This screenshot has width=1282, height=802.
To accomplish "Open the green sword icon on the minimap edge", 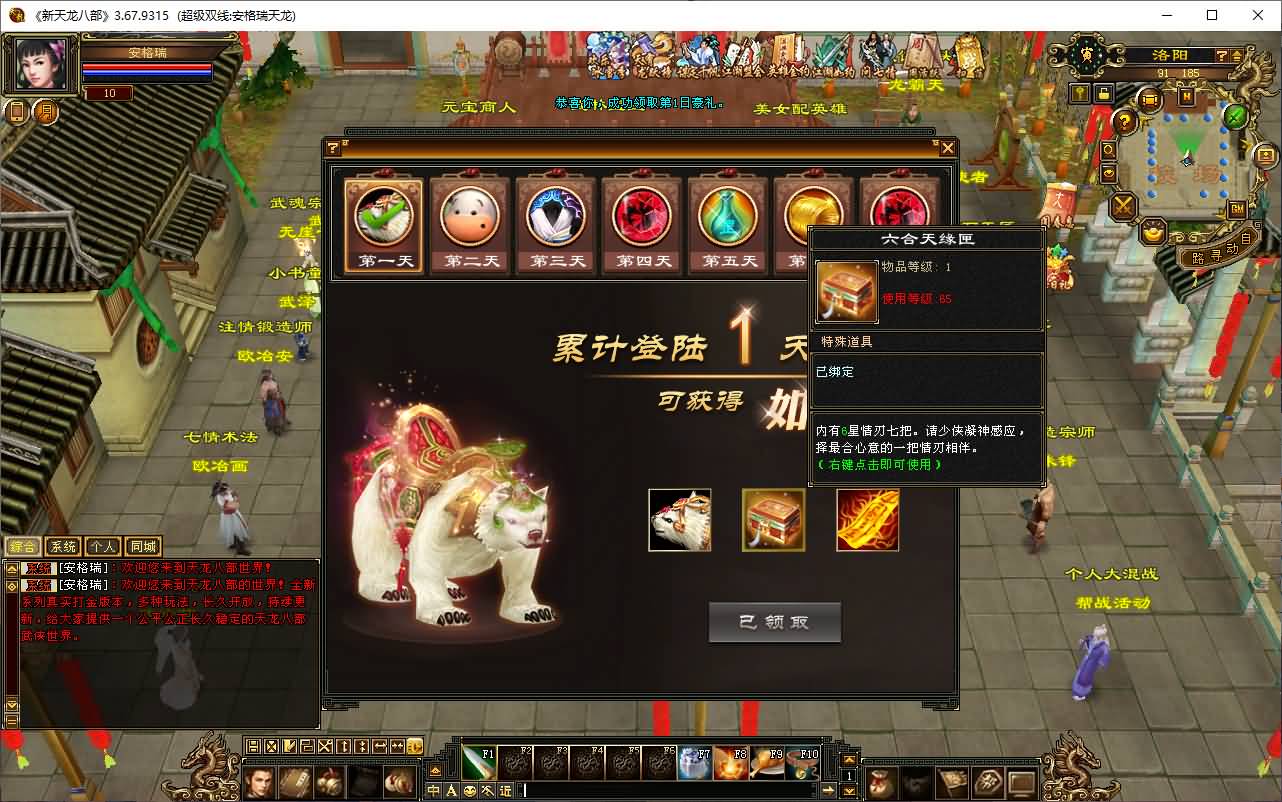I will (x=1234, y=118).
